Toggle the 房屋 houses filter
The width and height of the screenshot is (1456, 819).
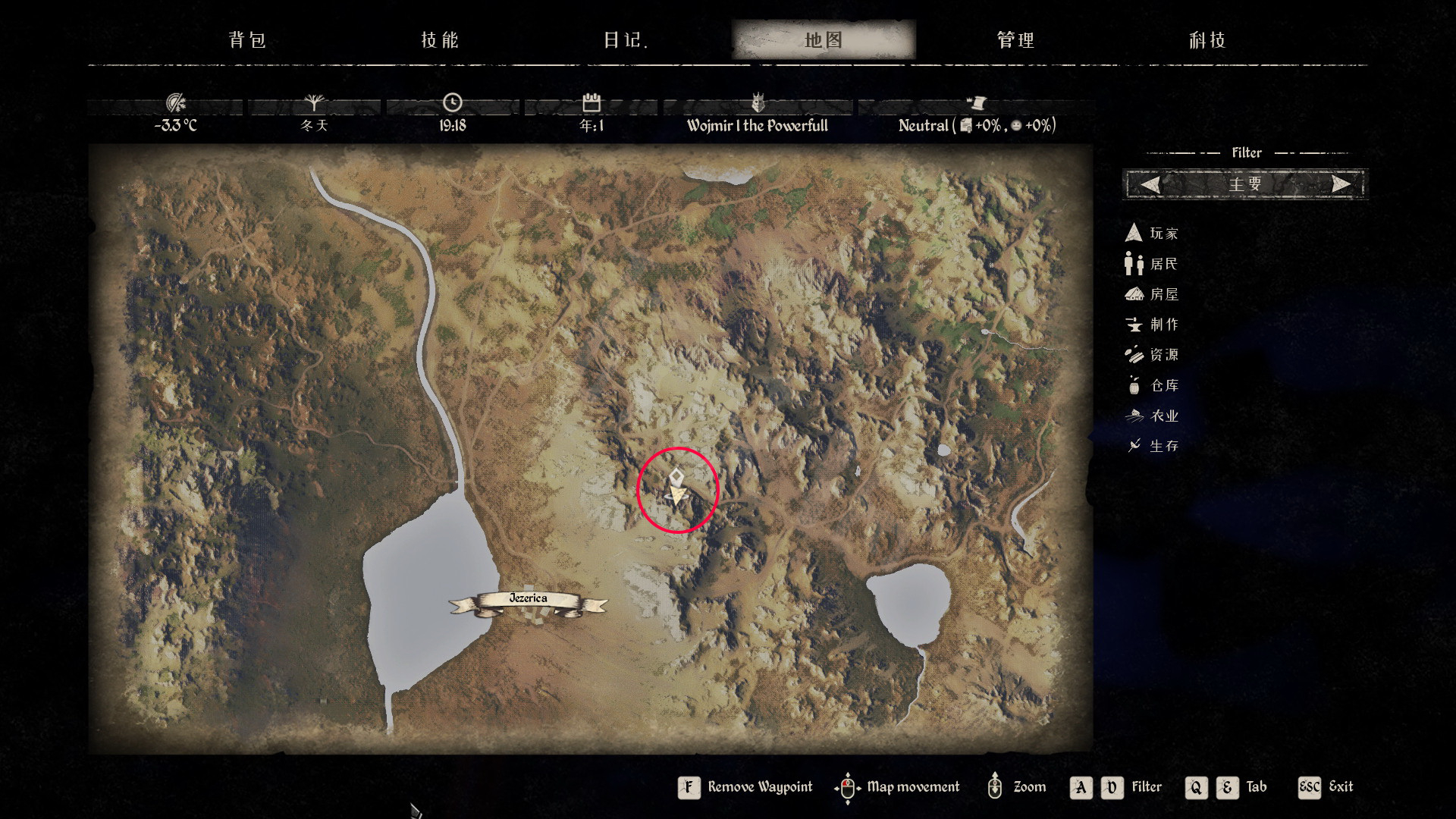pyautogui.click(x=1152, y=294)
